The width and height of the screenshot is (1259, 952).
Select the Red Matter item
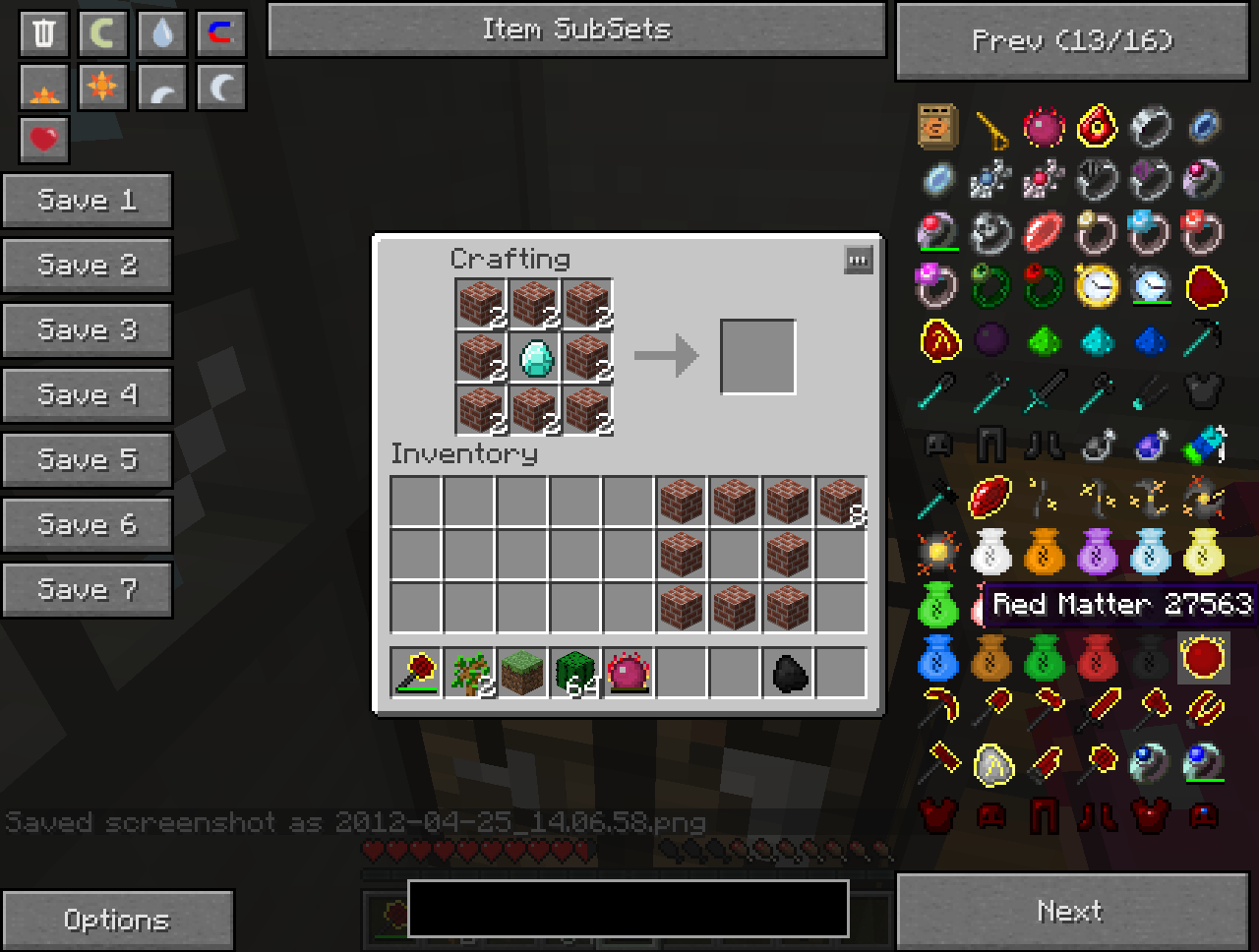tap(1203, 658)
